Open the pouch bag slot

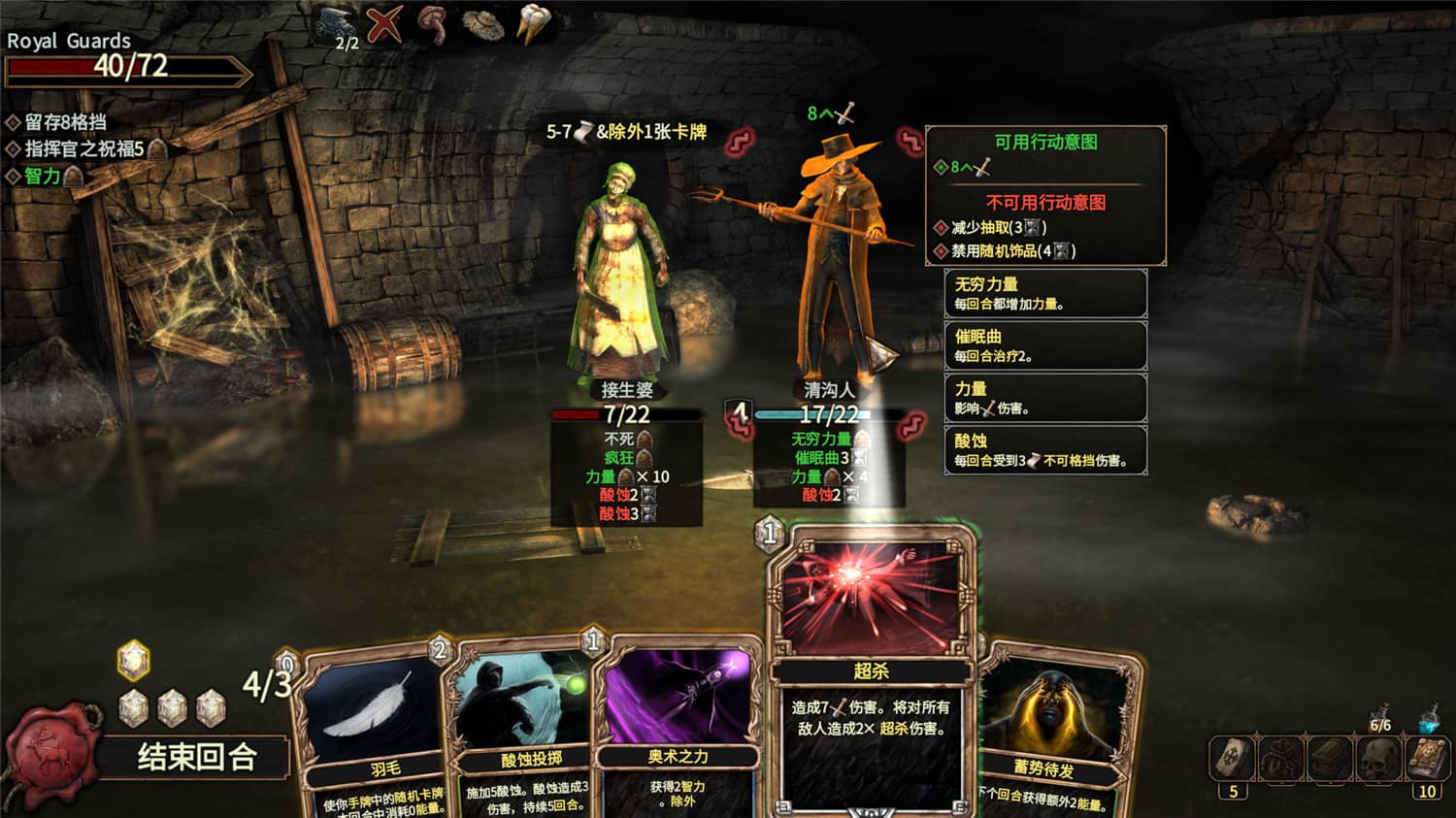(x=1281, y=758)
